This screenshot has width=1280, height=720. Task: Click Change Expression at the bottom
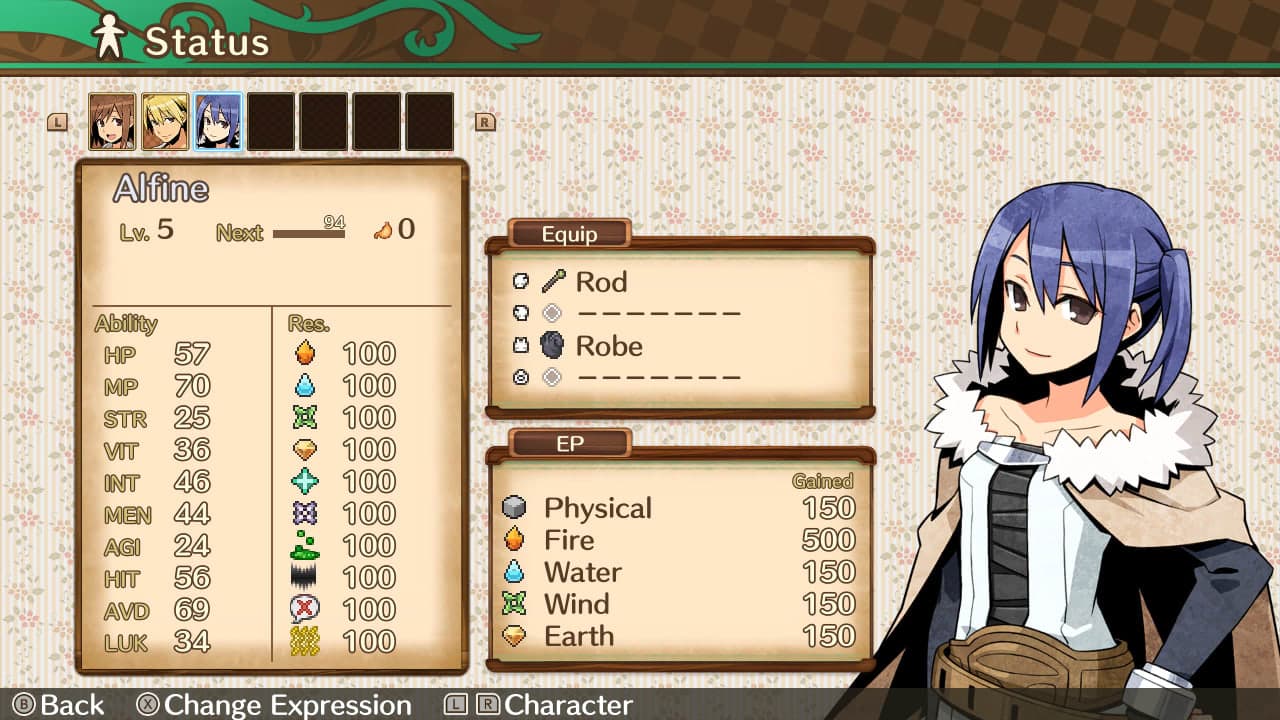point(291,706)
